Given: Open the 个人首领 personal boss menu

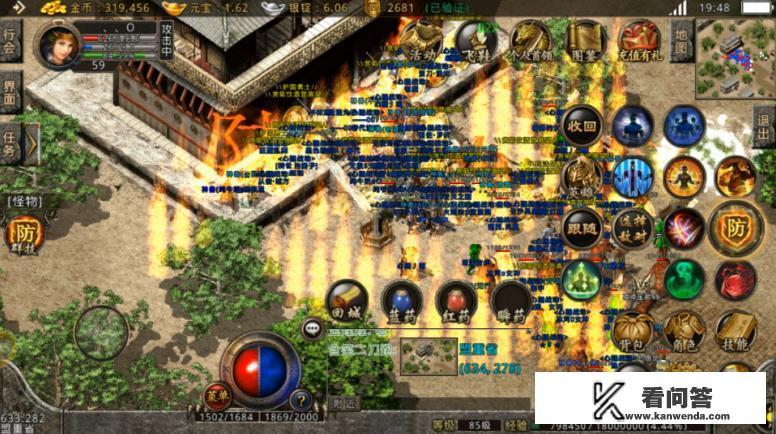Looking at the screenshot, I should (x=530, y=42).
